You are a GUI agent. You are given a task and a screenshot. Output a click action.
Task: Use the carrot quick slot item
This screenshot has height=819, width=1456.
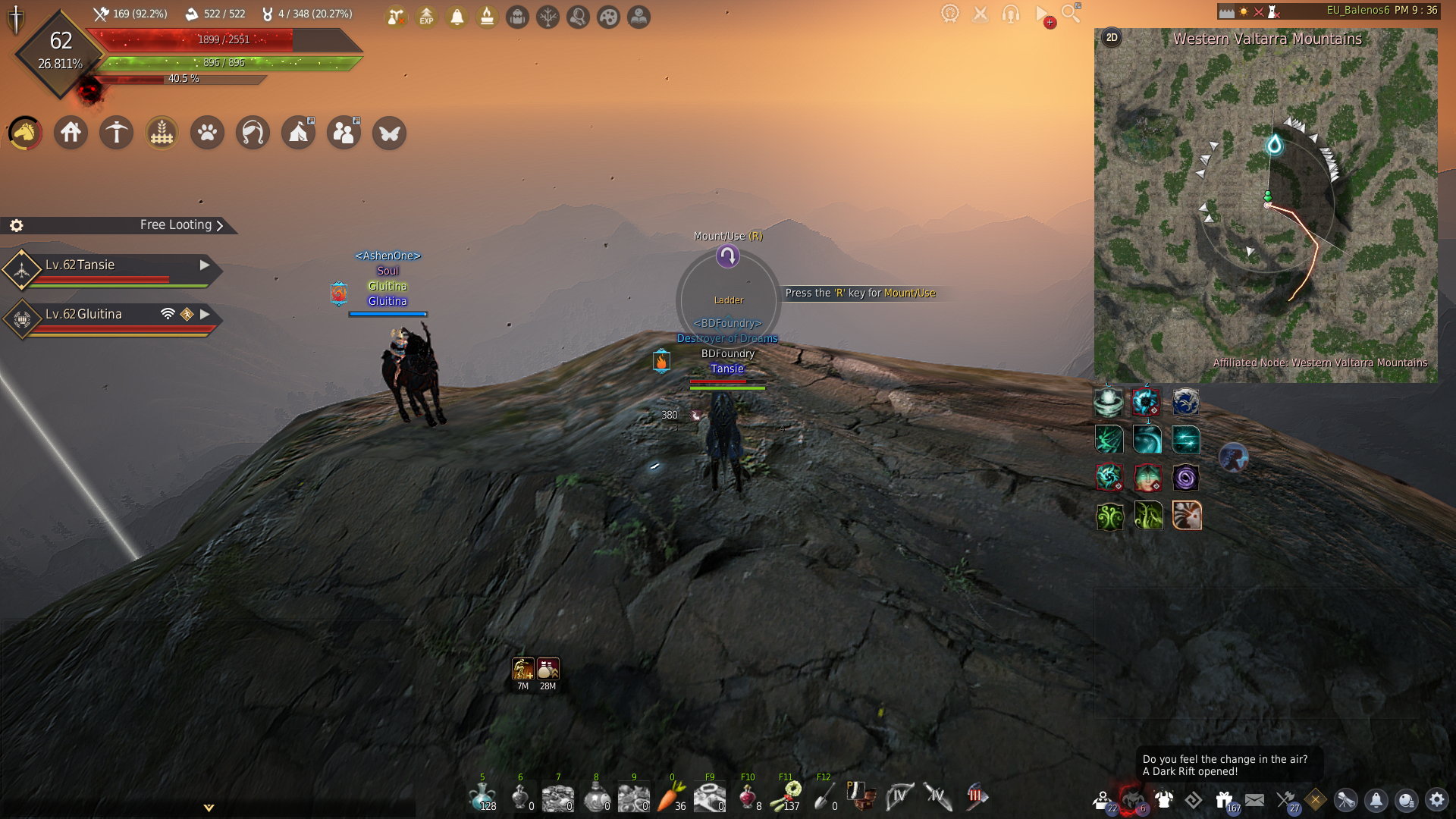670,796
